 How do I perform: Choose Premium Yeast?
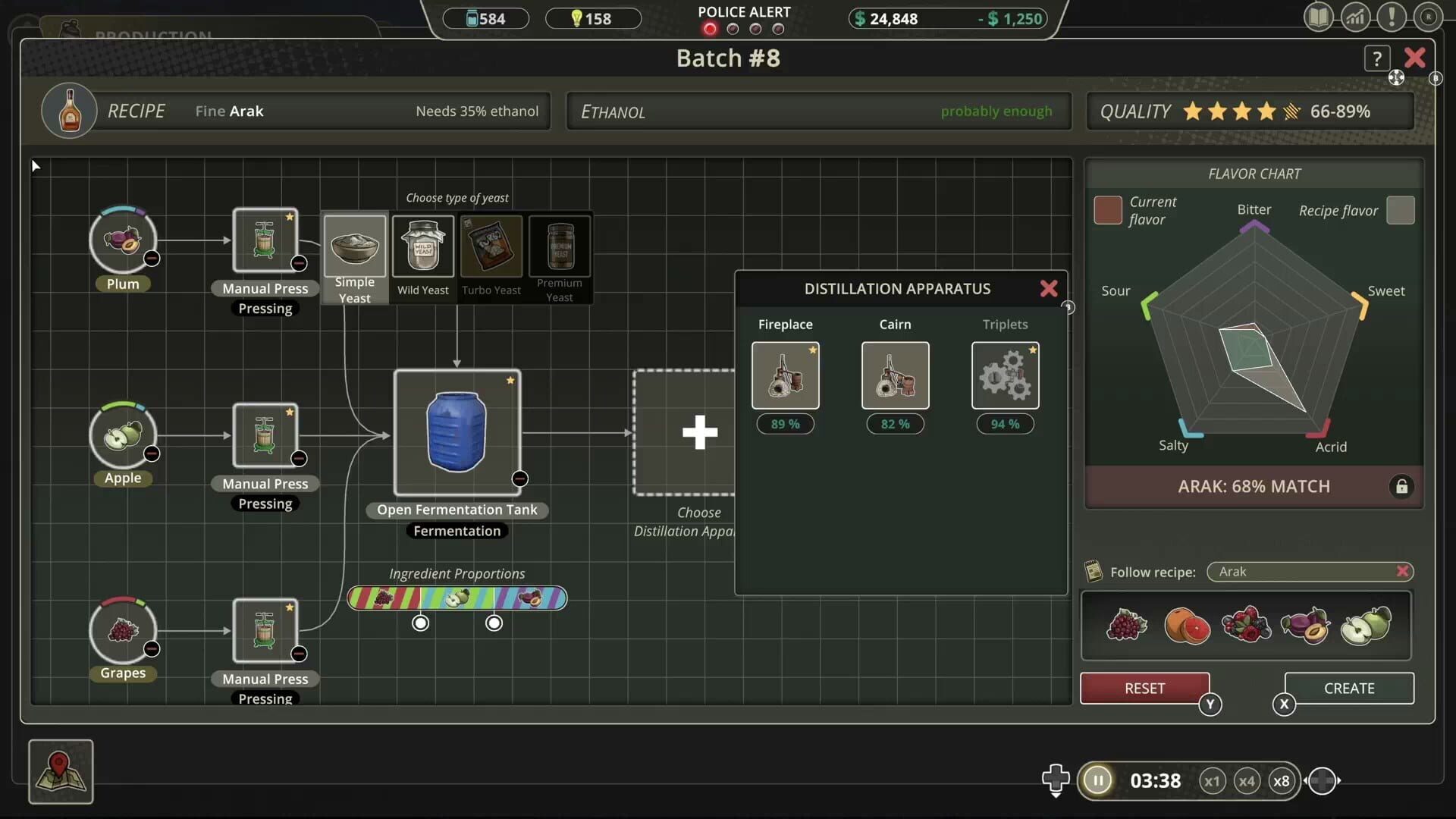click(x=559, y=250)
